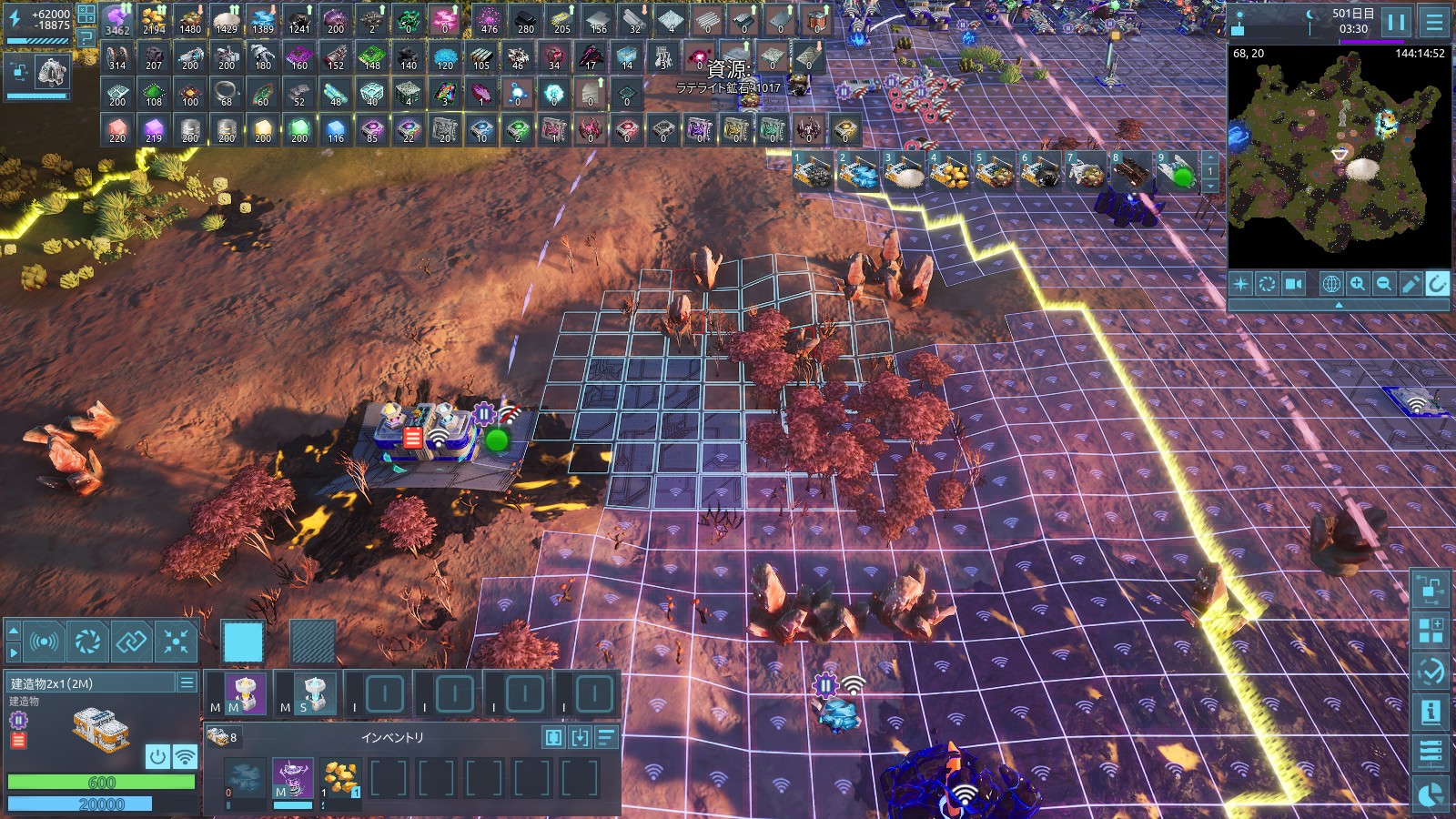The width and height of the screenshot is (1456, 819).
Task: Select the gold ore inventory slot
Action: coord(340,779)
